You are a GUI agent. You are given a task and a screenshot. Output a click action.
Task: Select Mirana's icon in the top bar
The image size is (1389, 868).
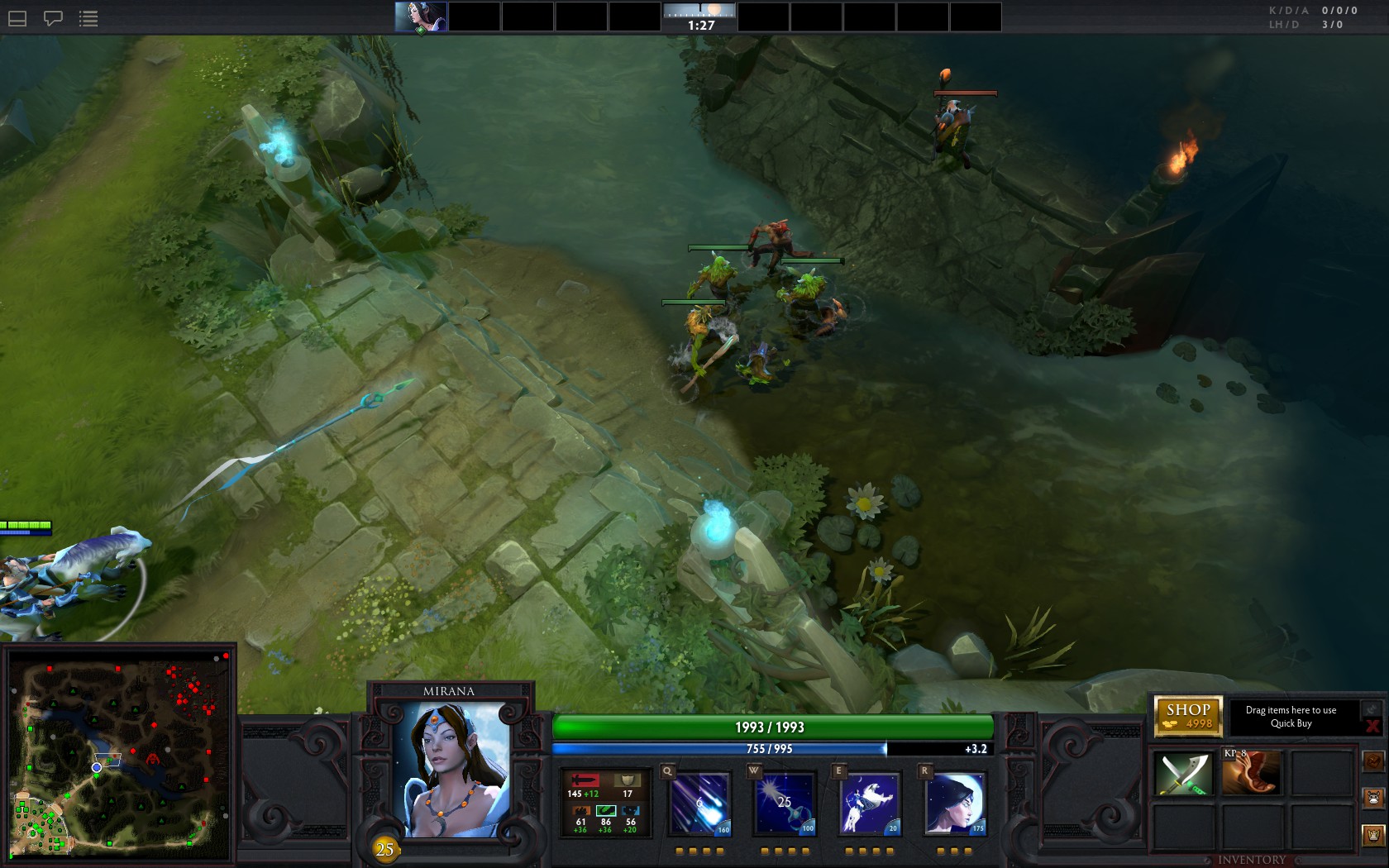(421, 17)
